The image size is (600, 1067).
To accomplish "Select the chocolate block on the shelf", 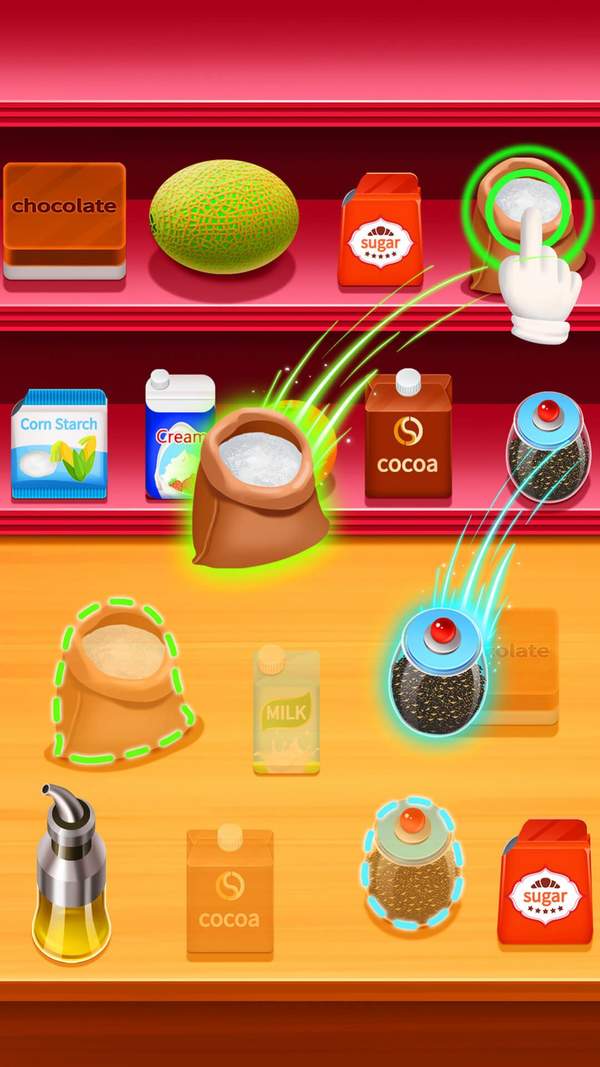I will [64, 218].
